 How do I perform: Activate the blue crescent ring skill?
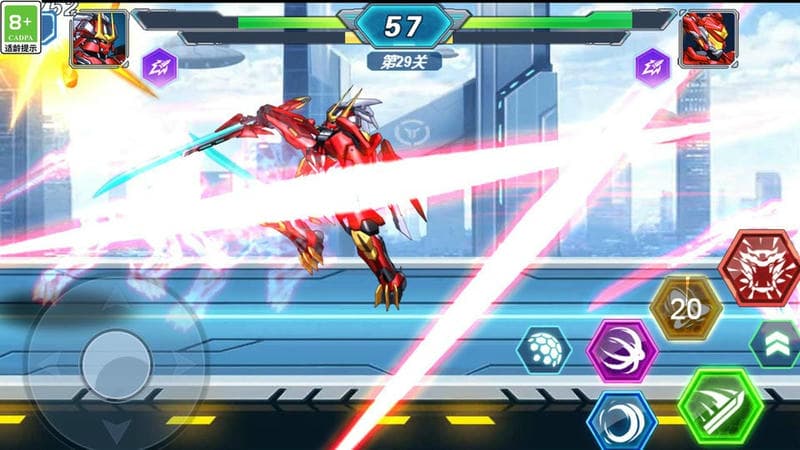pyautogui.click(x=621, y=422)
